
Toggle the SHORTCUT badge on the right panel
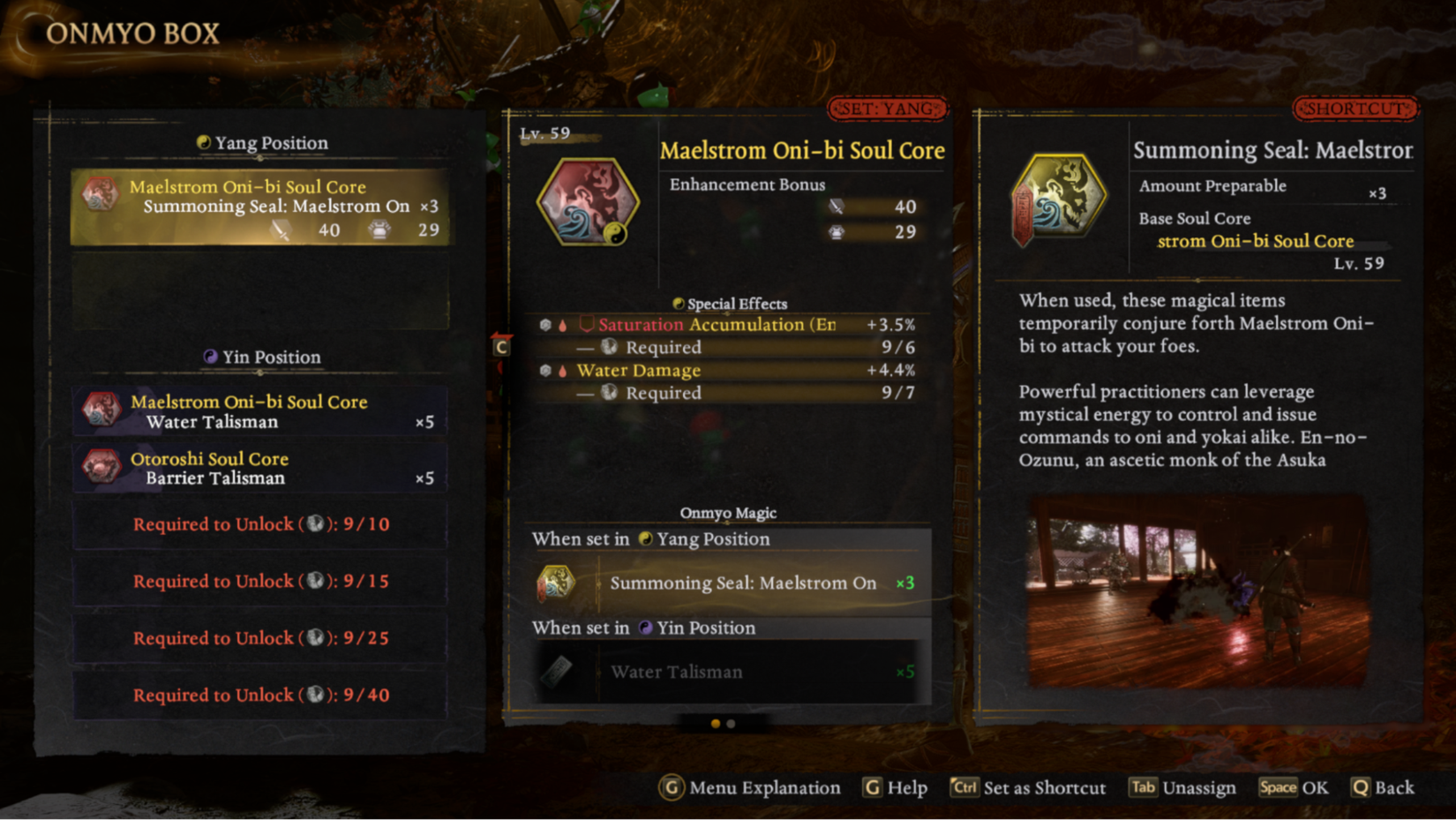click(1355, 108)
